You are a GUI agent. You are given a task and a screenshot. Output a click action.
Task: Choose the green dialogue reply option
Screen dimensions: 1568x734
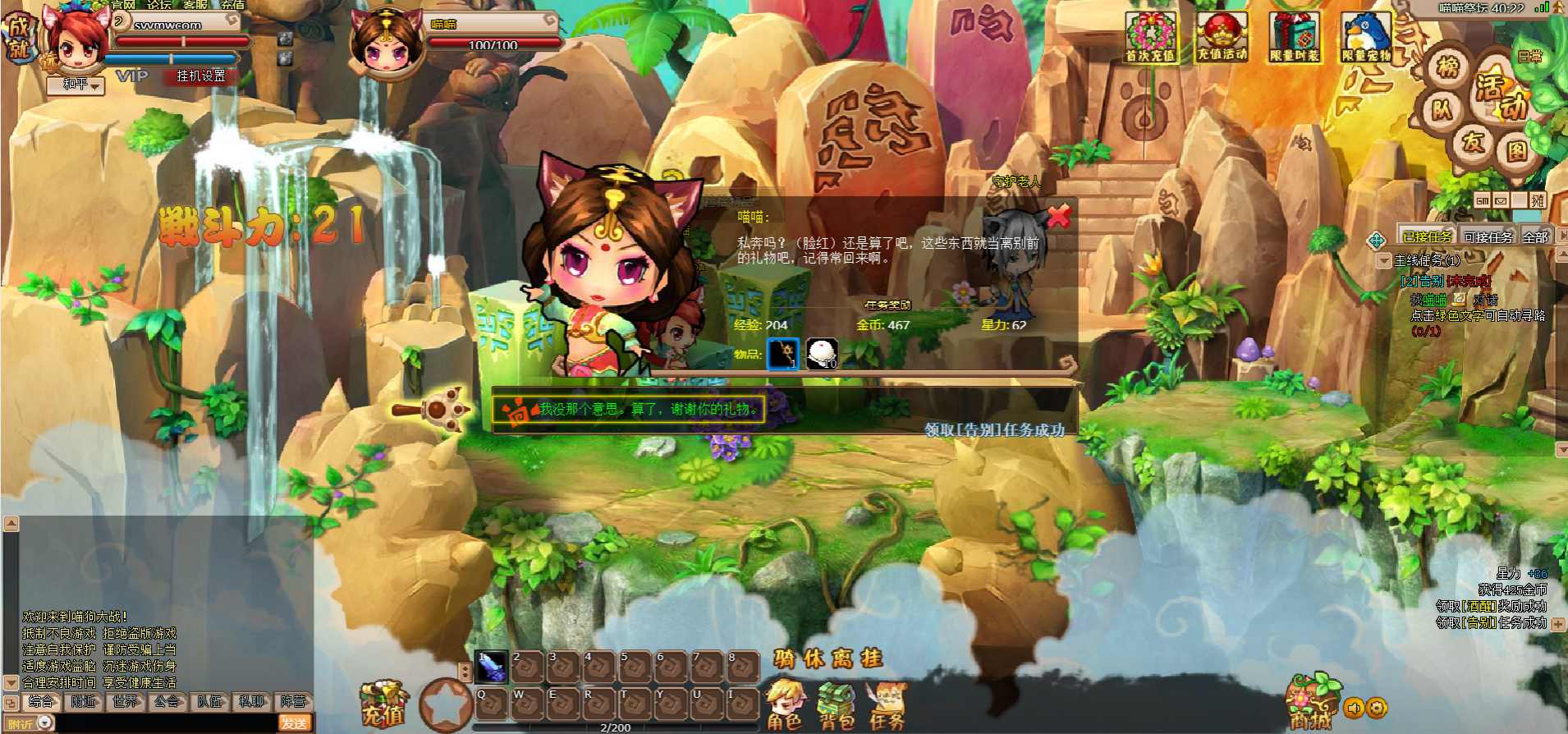point(647,409)
